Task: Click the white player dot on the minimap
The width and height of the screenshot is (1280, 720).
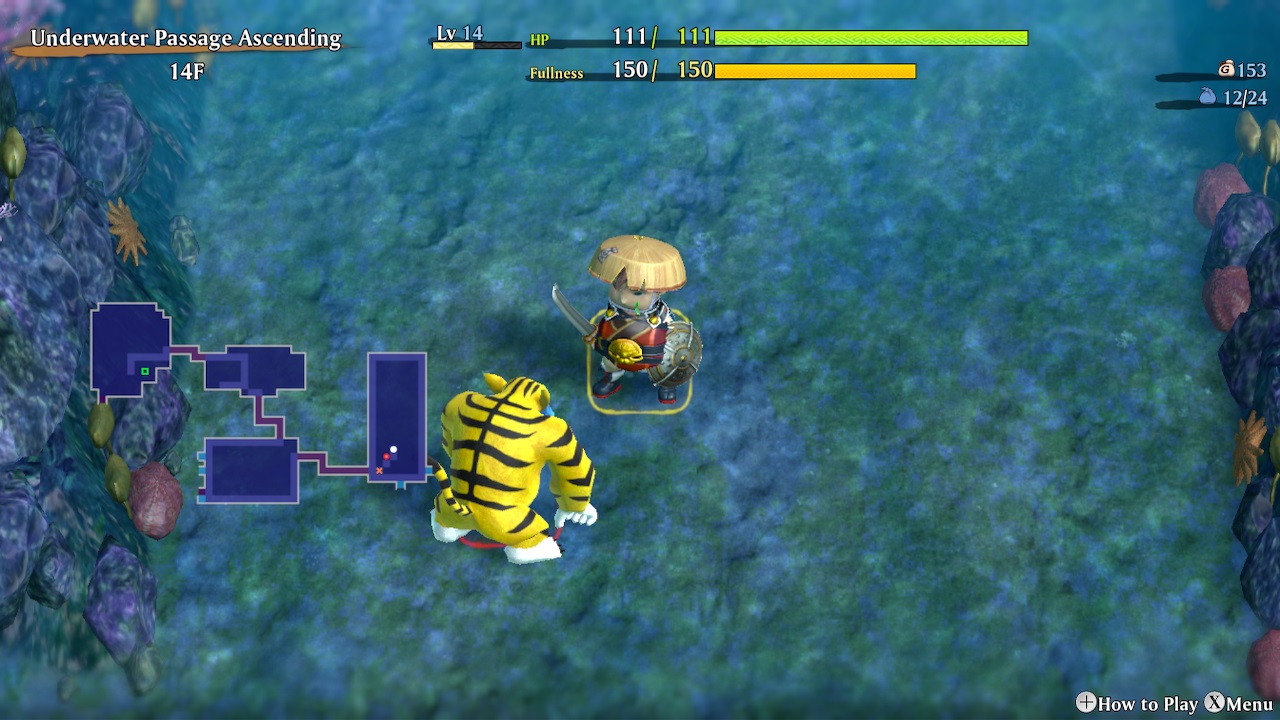Action: click(x=393, y=449)
